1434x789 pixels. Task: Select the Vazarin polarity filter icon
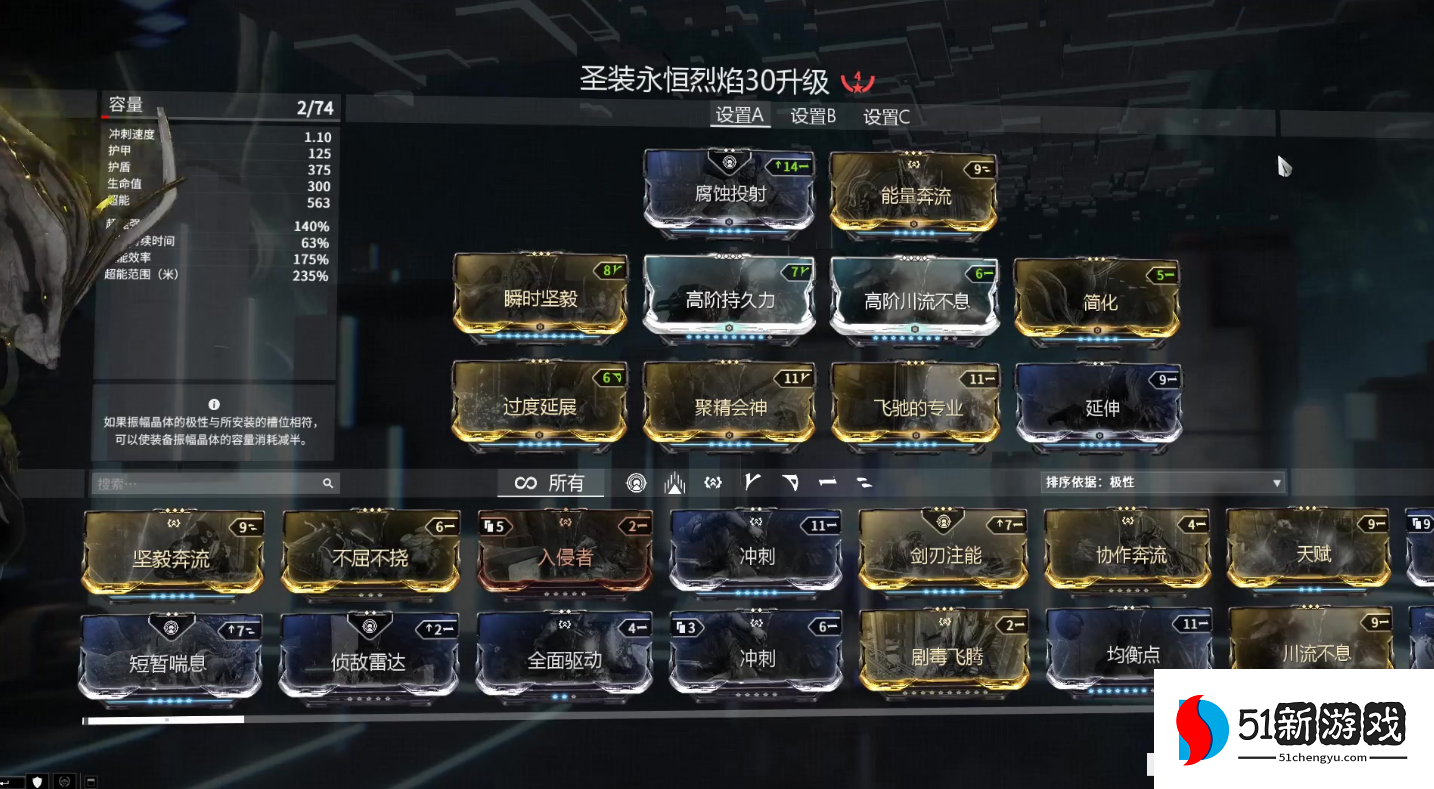(x=790, y=482)
